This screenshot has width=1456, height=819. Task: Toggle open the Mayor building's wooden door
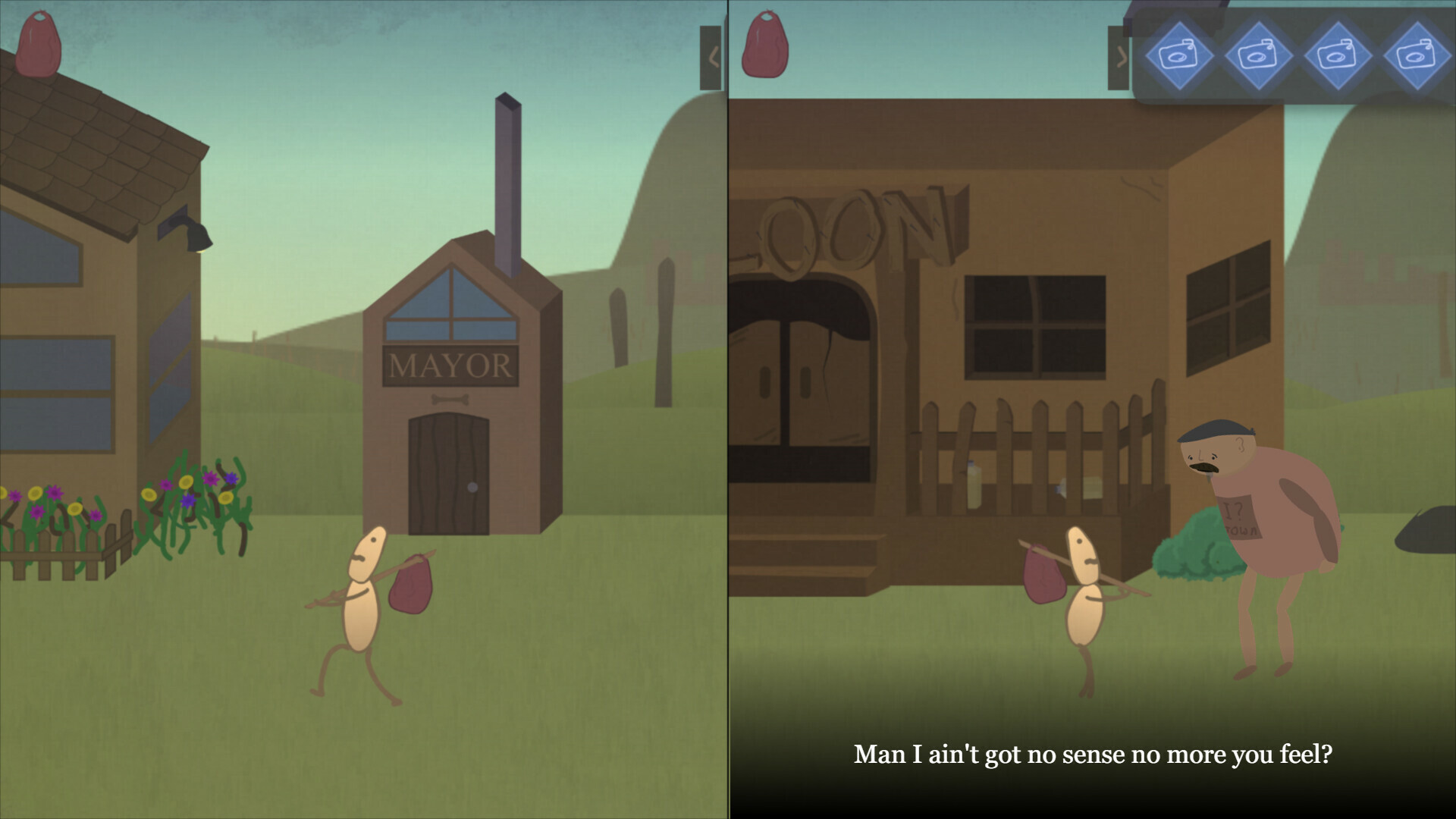[450, 474]
